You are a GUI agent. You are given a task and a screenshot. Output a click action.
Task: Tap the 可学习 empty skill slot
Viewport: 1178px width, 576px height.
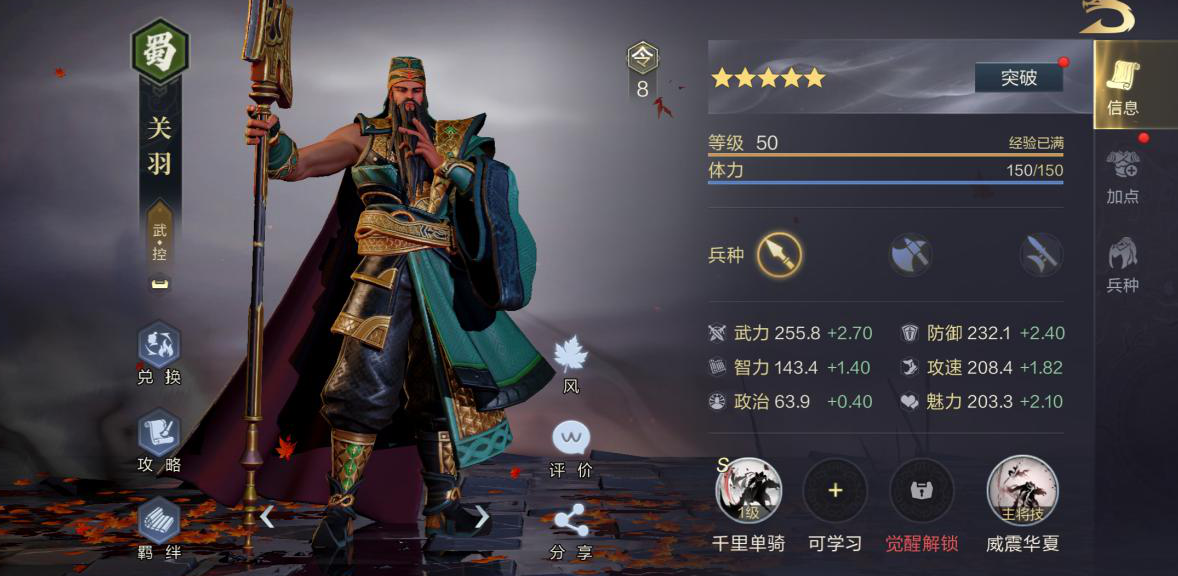coord(835,491)
